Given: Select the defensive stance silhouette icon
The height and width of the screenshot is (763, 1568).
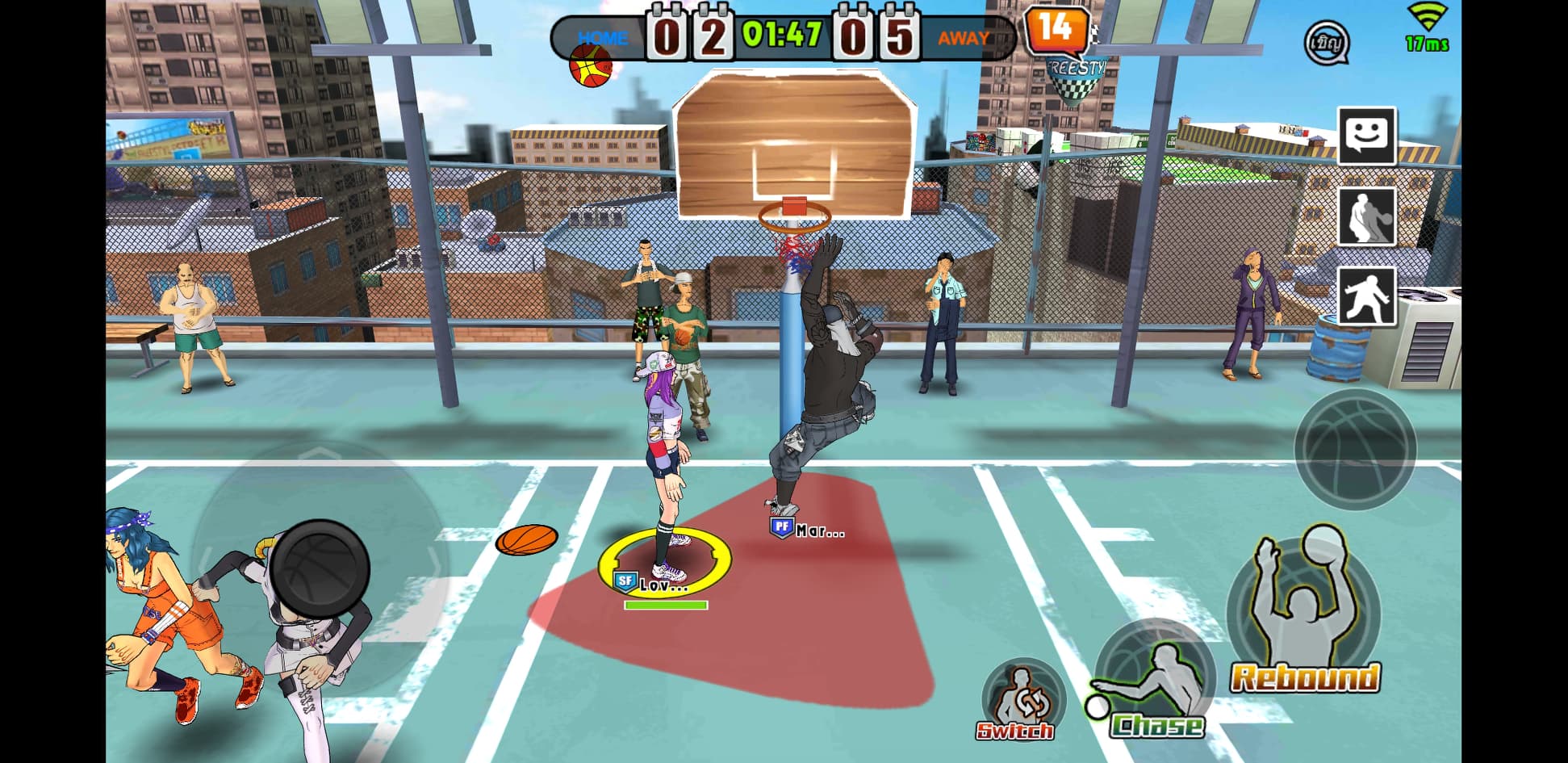Looking at the screenshot, I should point(1366,296).
